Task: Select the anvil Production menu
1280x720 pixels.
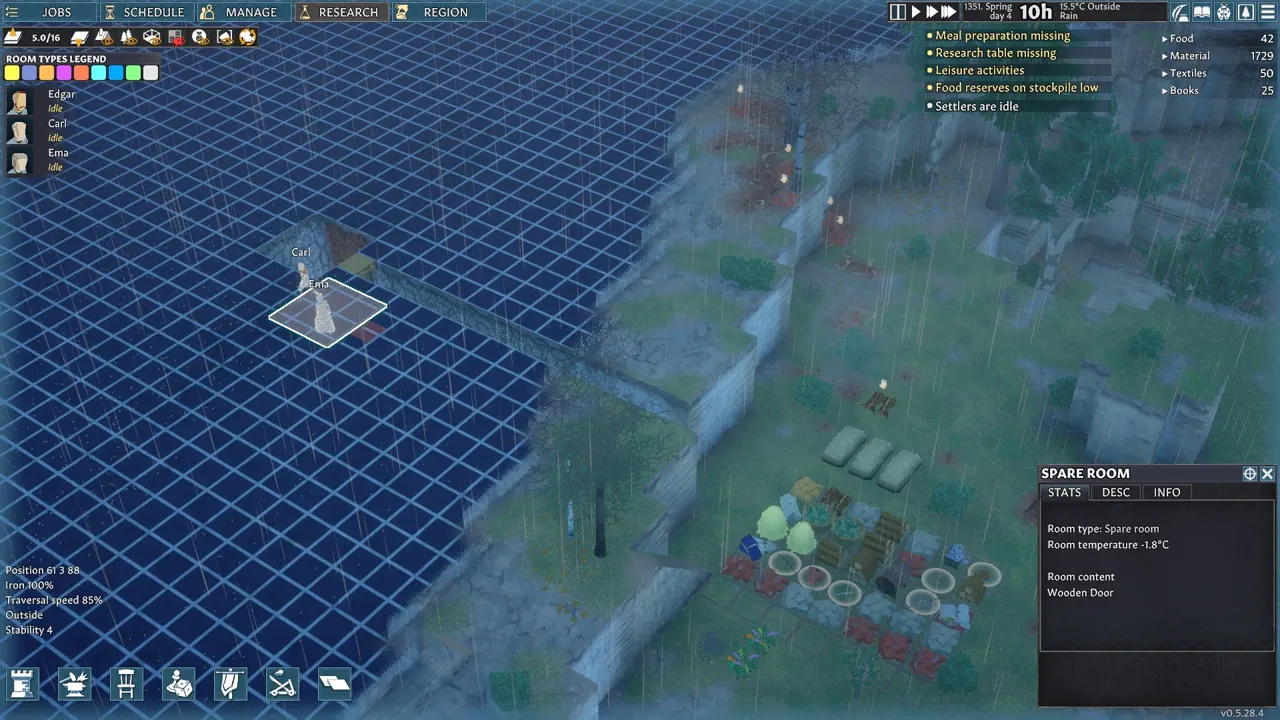Action: coord(75,684)
